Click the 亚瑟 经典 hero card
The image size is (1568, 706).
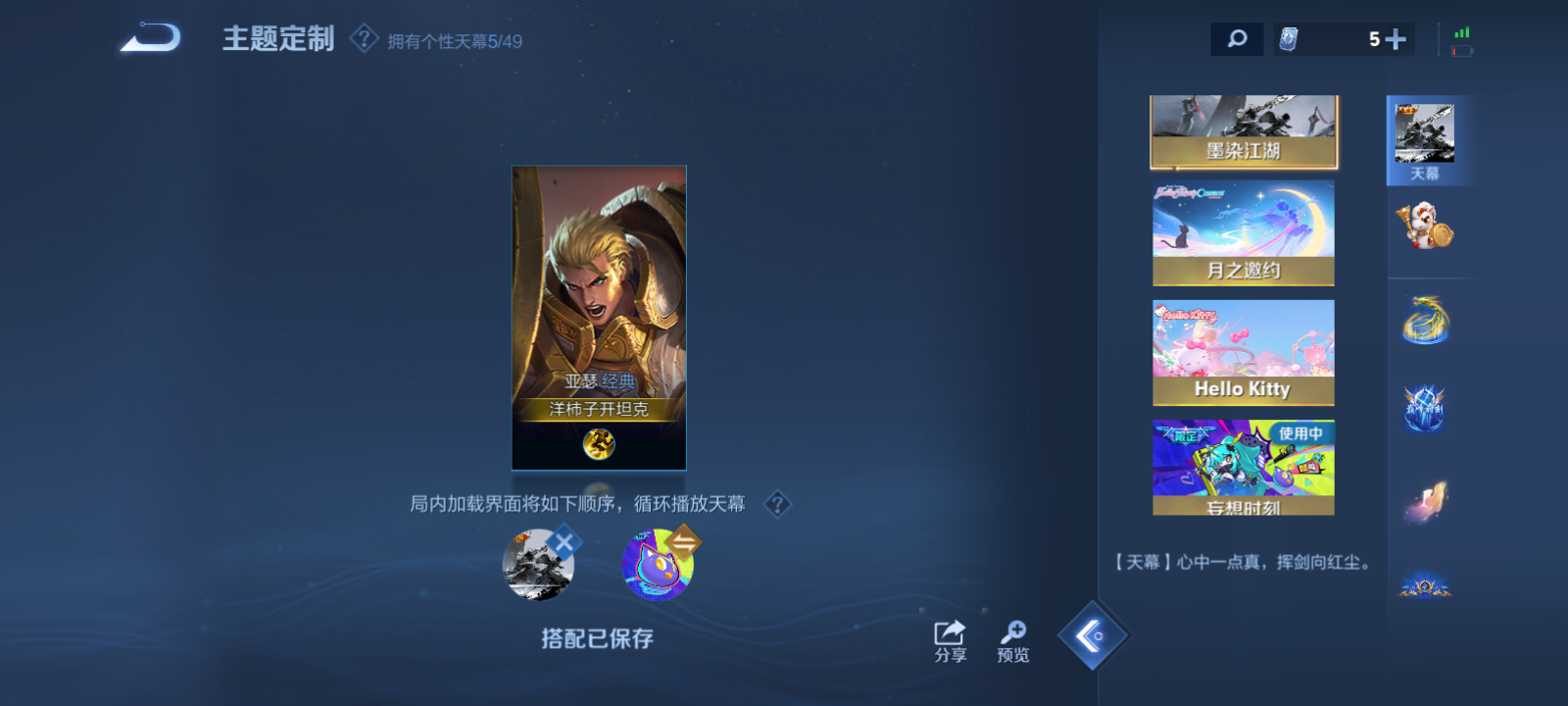(599, 316)
